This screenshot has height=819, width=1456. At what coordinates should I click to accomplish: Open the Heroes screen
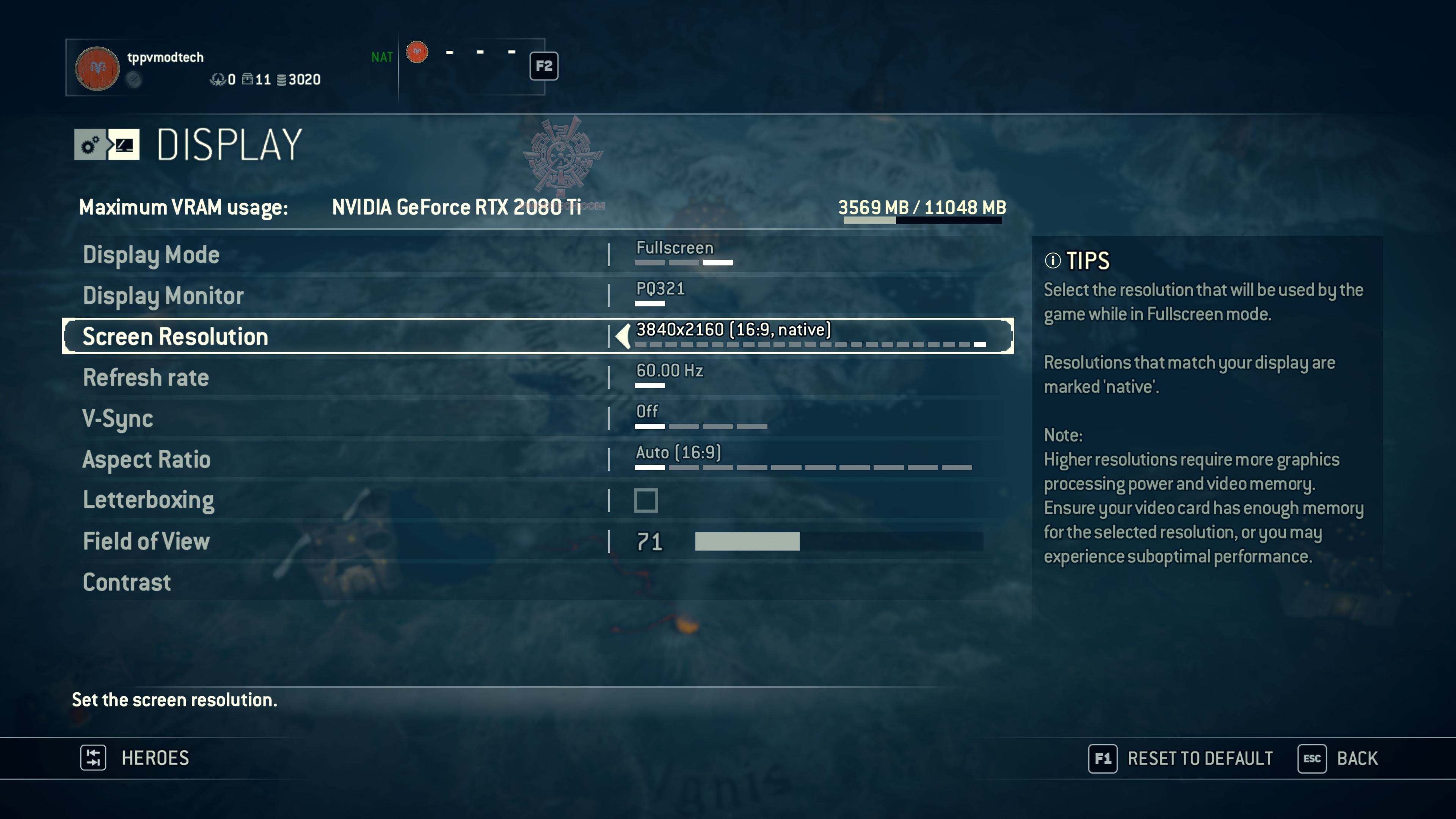click(136, 758)
